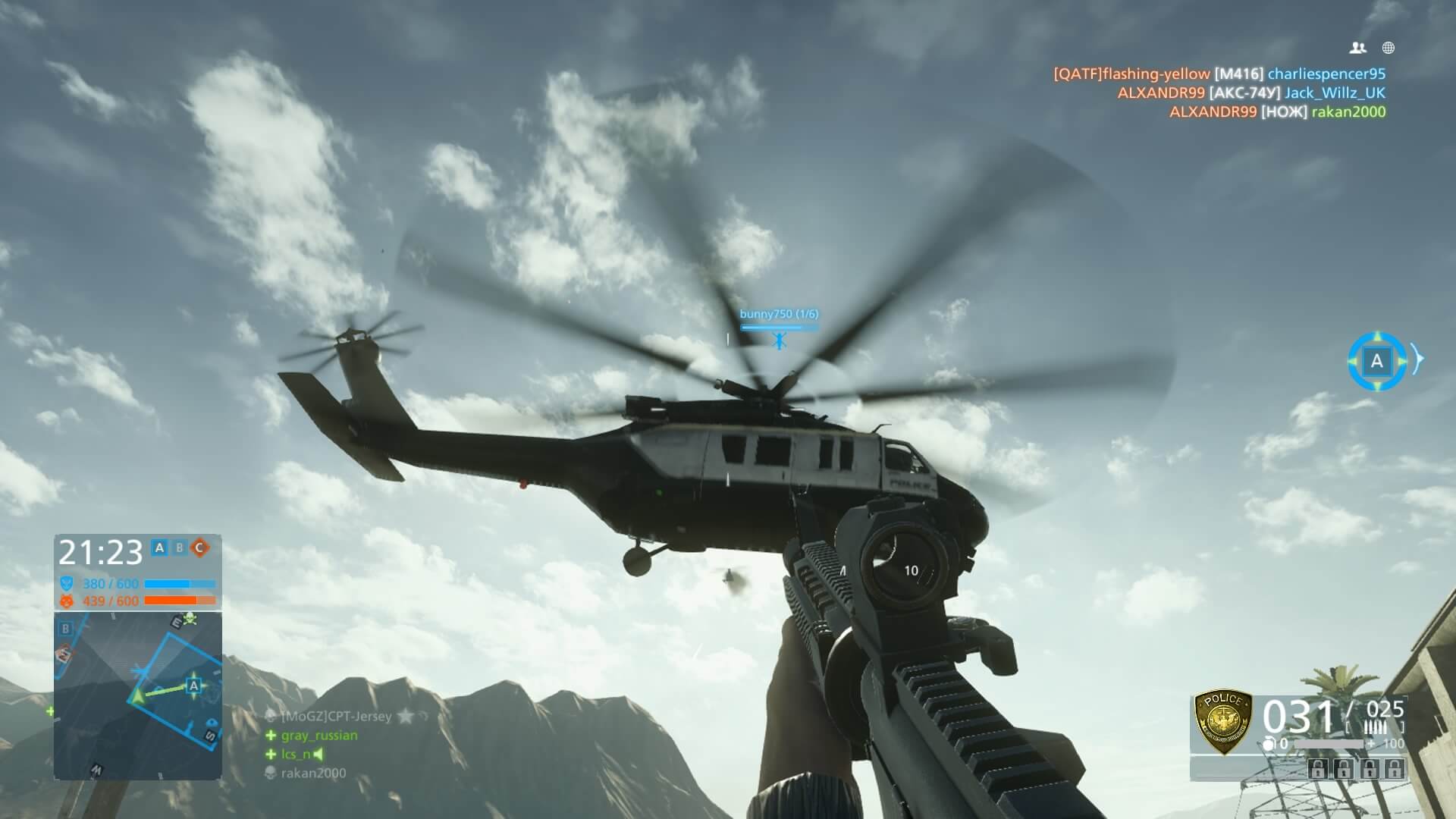The height and width of the screenshot is (819, 1456).
Task: Select the objective A tab beside the timer
Action: click(x=158, y=548)
